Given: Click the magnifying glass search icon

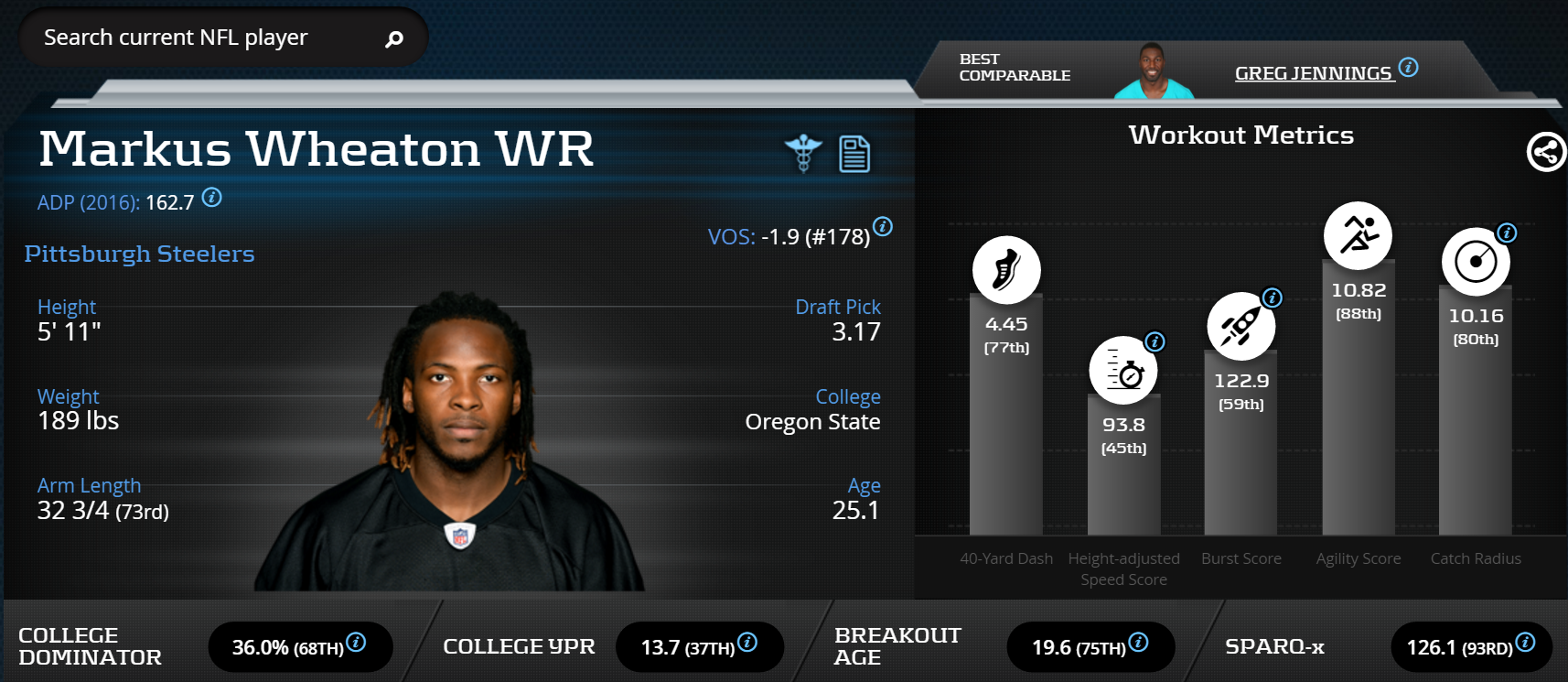Looking at the screenshot, I should [394, 39].
